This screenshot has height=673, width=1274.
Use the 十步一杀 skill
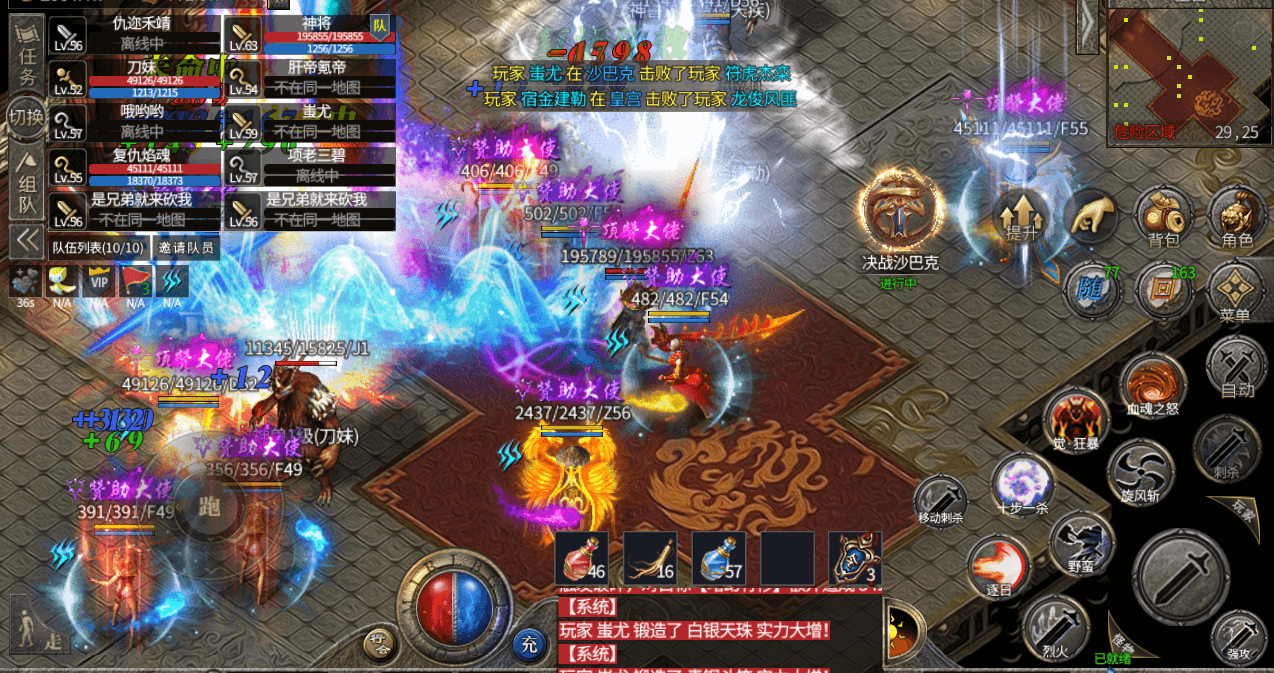pyautogui.click(x=1022, y=484)
